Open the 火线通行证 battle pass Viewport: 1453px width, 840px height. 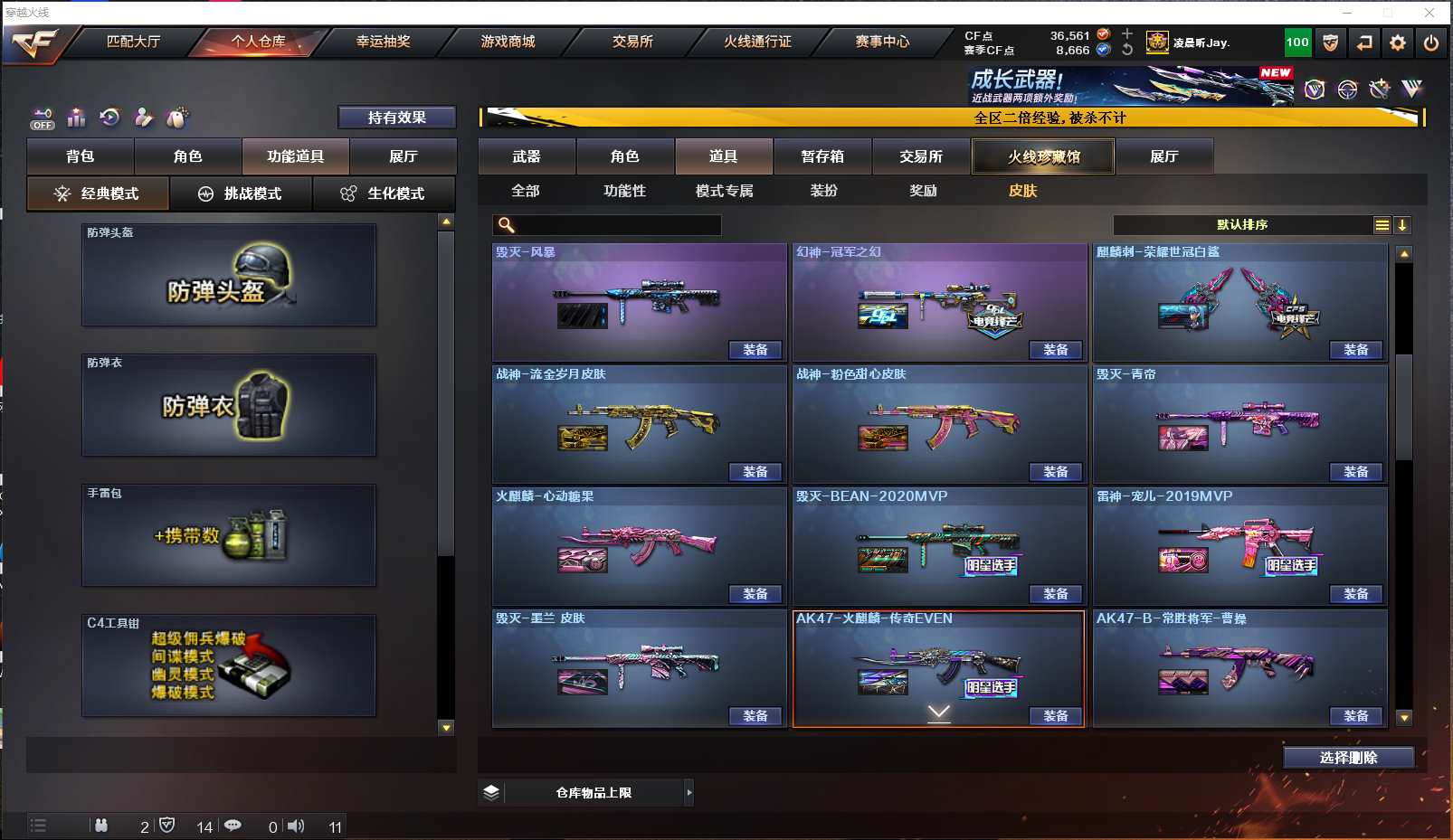(757, 42)
